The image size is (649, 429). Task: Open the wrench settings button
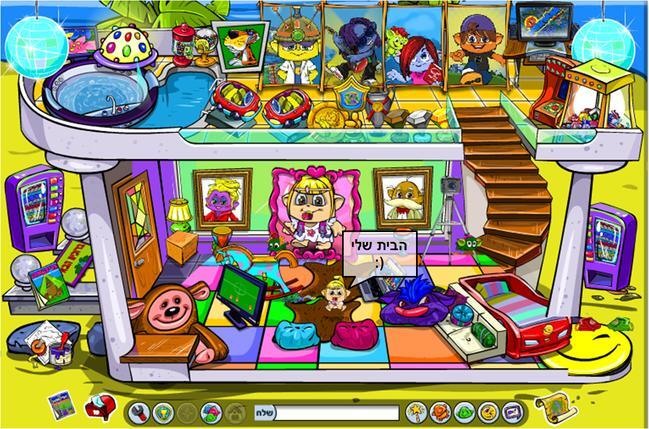(x=142, y=411)
